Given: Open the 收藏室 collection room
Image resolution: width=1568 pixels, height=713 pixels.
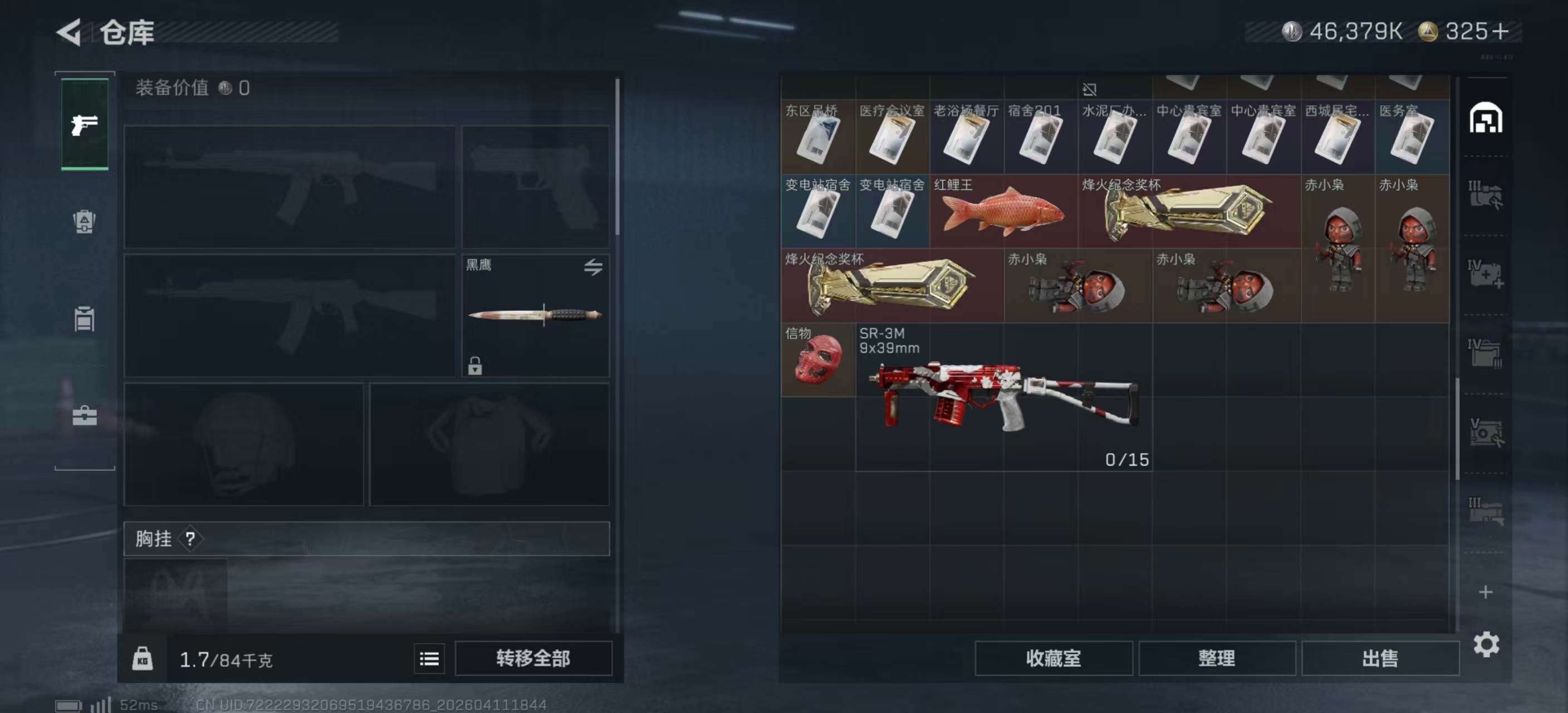Looking at the screenshot, I should click(1053, 658).
